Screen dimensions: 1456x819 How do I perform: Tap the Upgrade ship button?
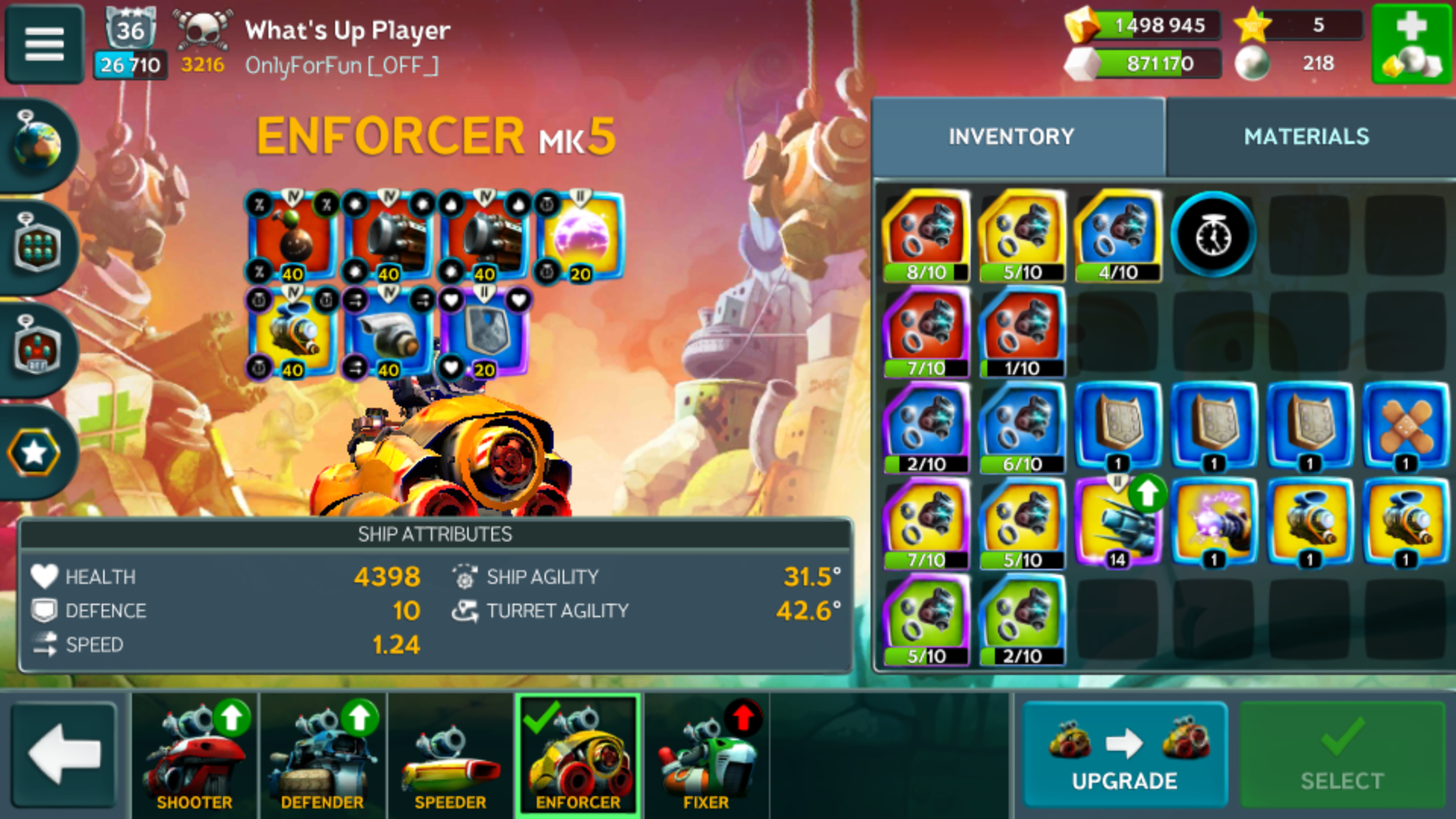pos(1125,755)
